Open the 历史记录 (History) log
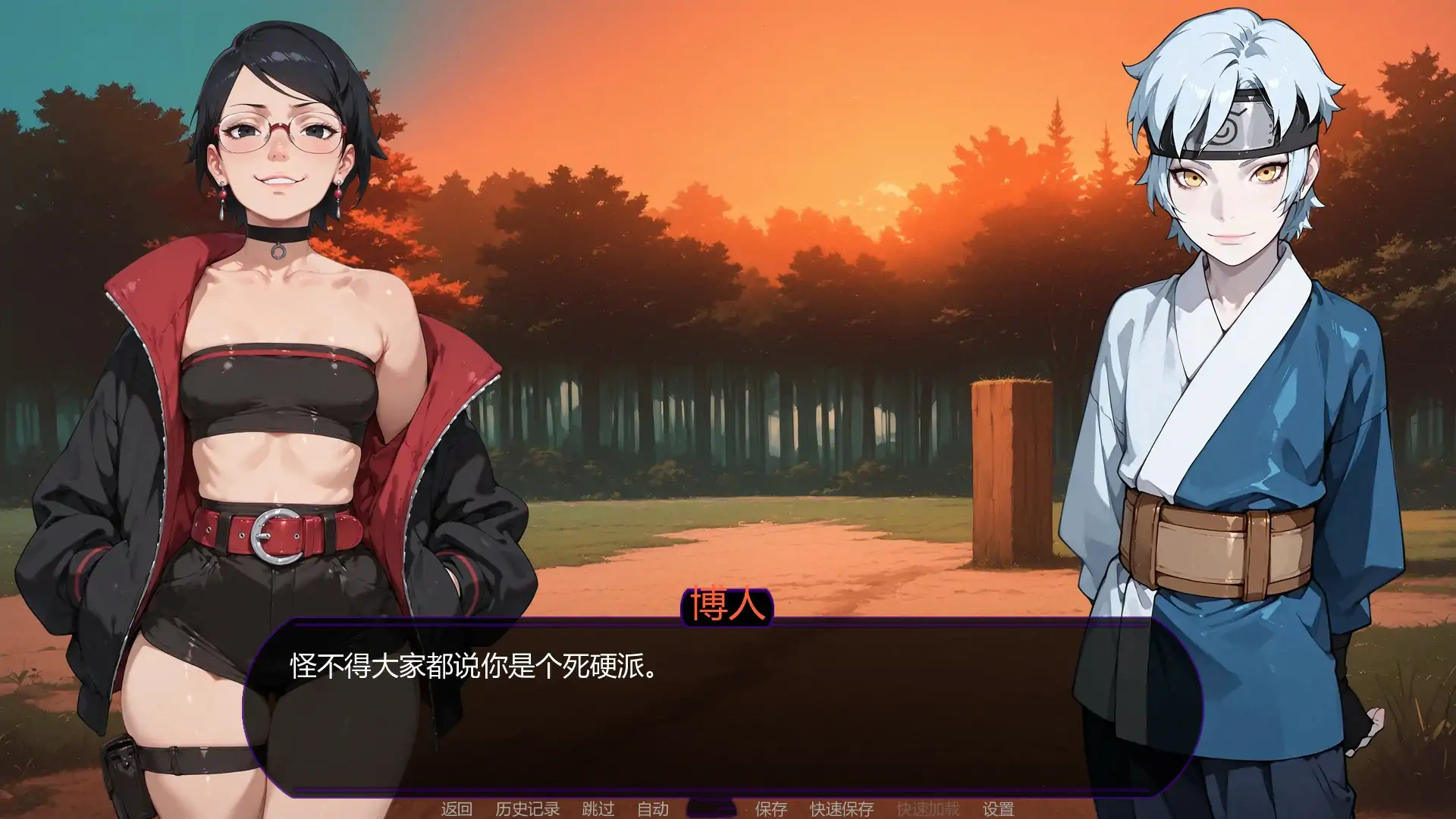The width and height of the screenshot is (1456, 819). click(x=527, y=809)
